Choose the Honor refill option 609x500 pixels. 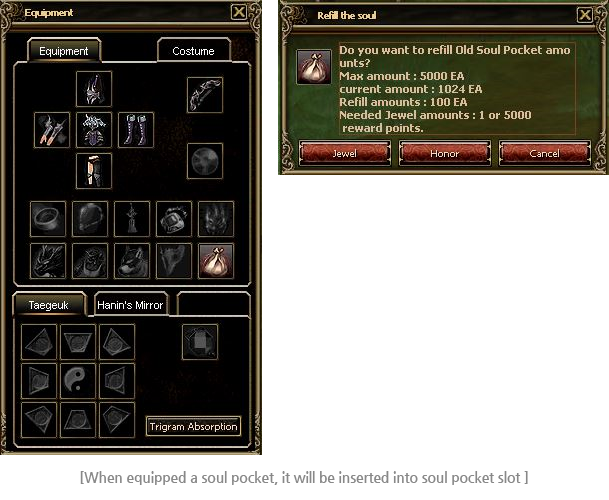click(444, 154)
